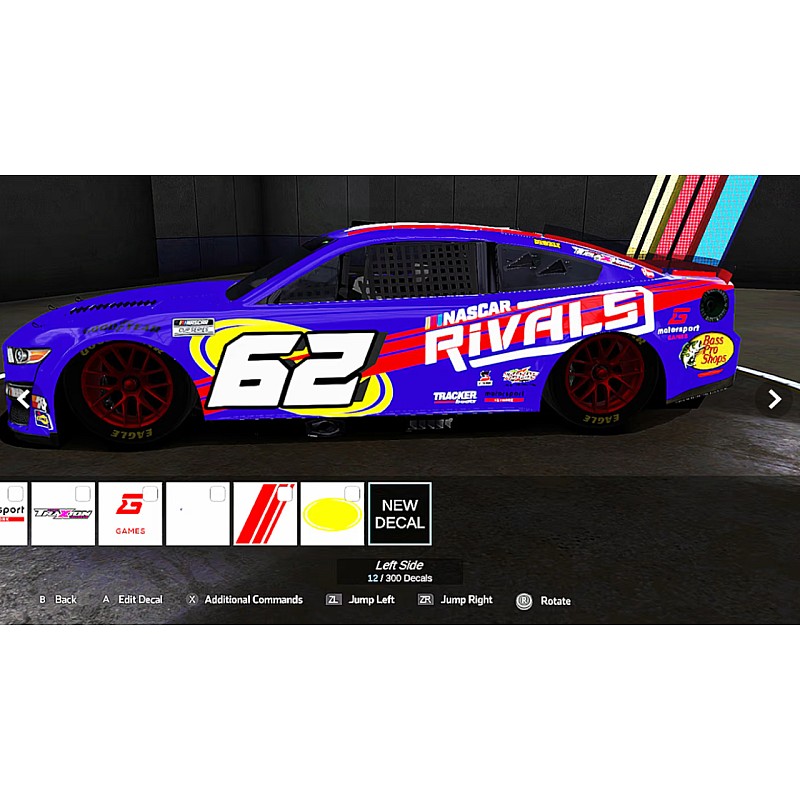Show the previous car side with left arrow
Image resolution: width=800 pixels, height=800 pixels.
point(23,400)
